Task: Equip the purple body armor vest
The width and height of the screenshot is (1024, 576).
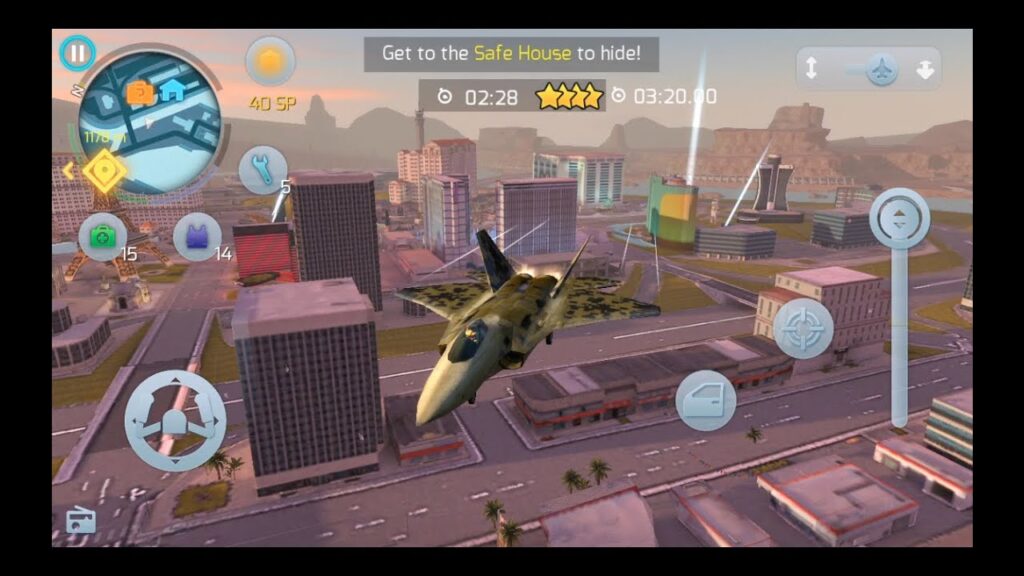Action: (x=197, y=237)
